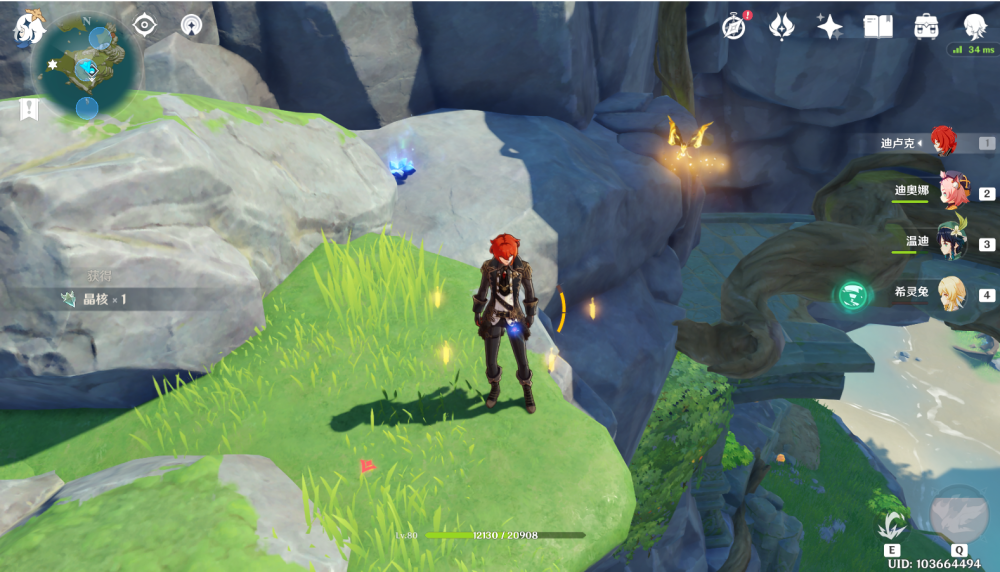Select party member 迪卢克
Screen dimensions: 1000x572
(x=944, y=142)
